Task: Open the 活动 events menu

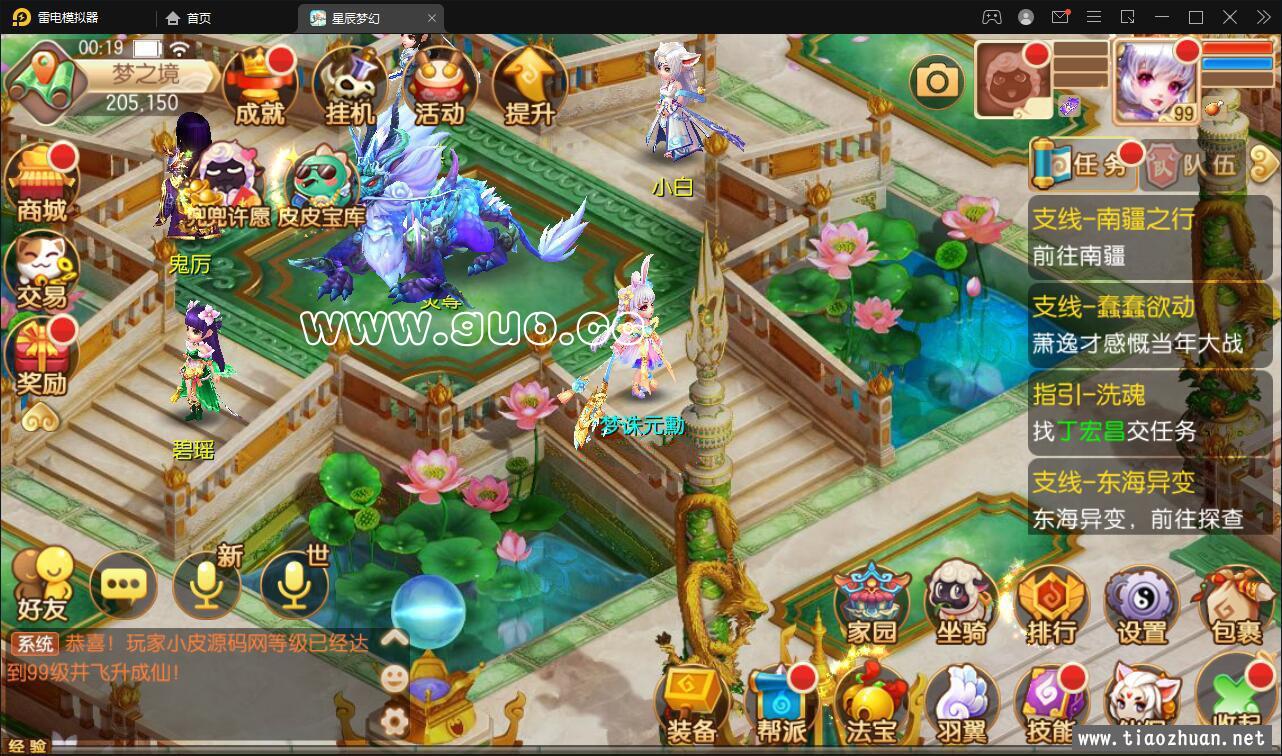Action: 439,87
